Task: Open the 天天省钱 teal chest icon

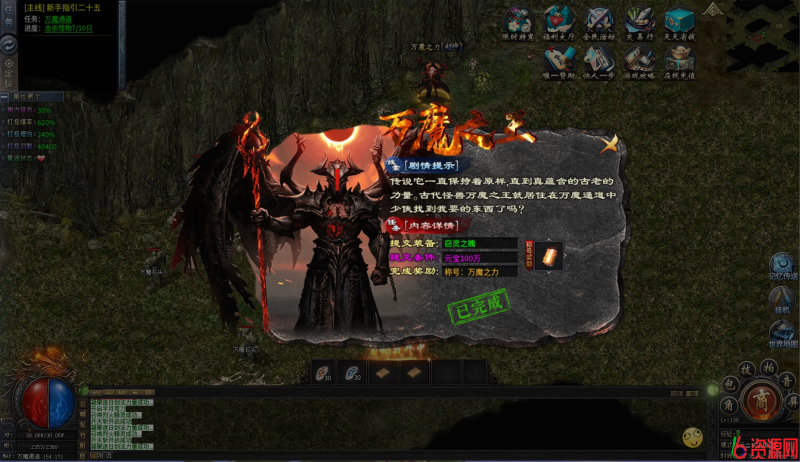Action: tap(680, 22)
